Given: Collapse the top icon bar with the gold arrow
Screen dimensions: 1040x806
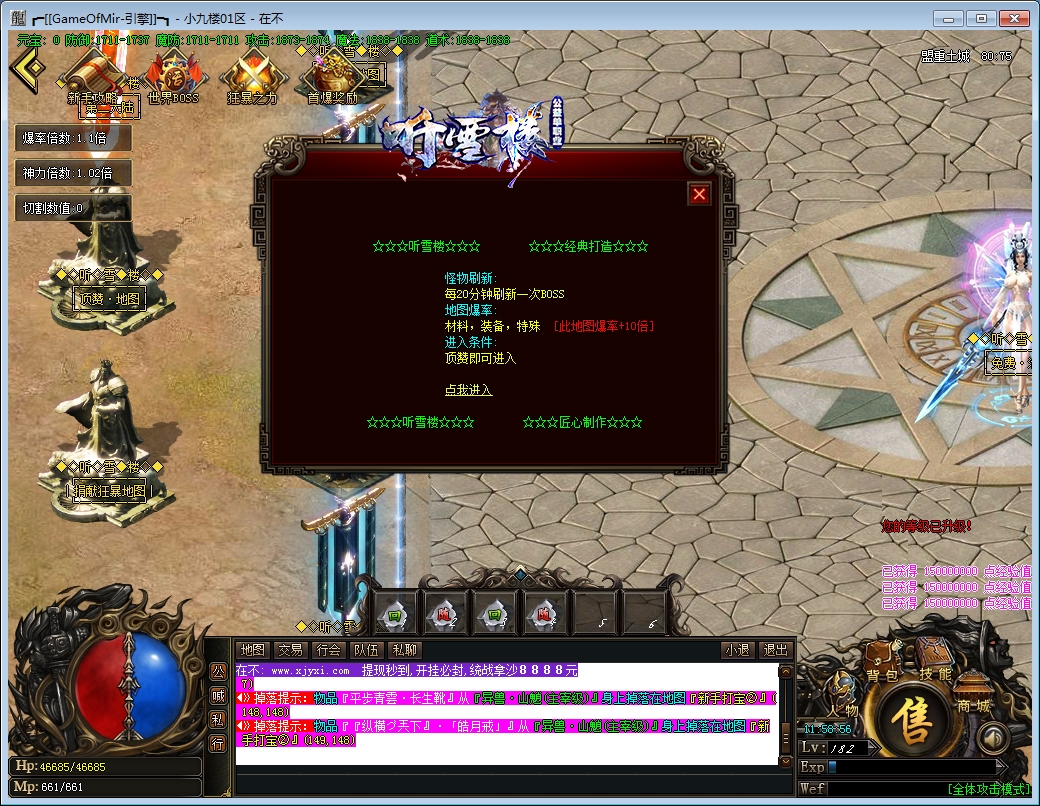Looking at the screenshot, I should tap(28, 68).
